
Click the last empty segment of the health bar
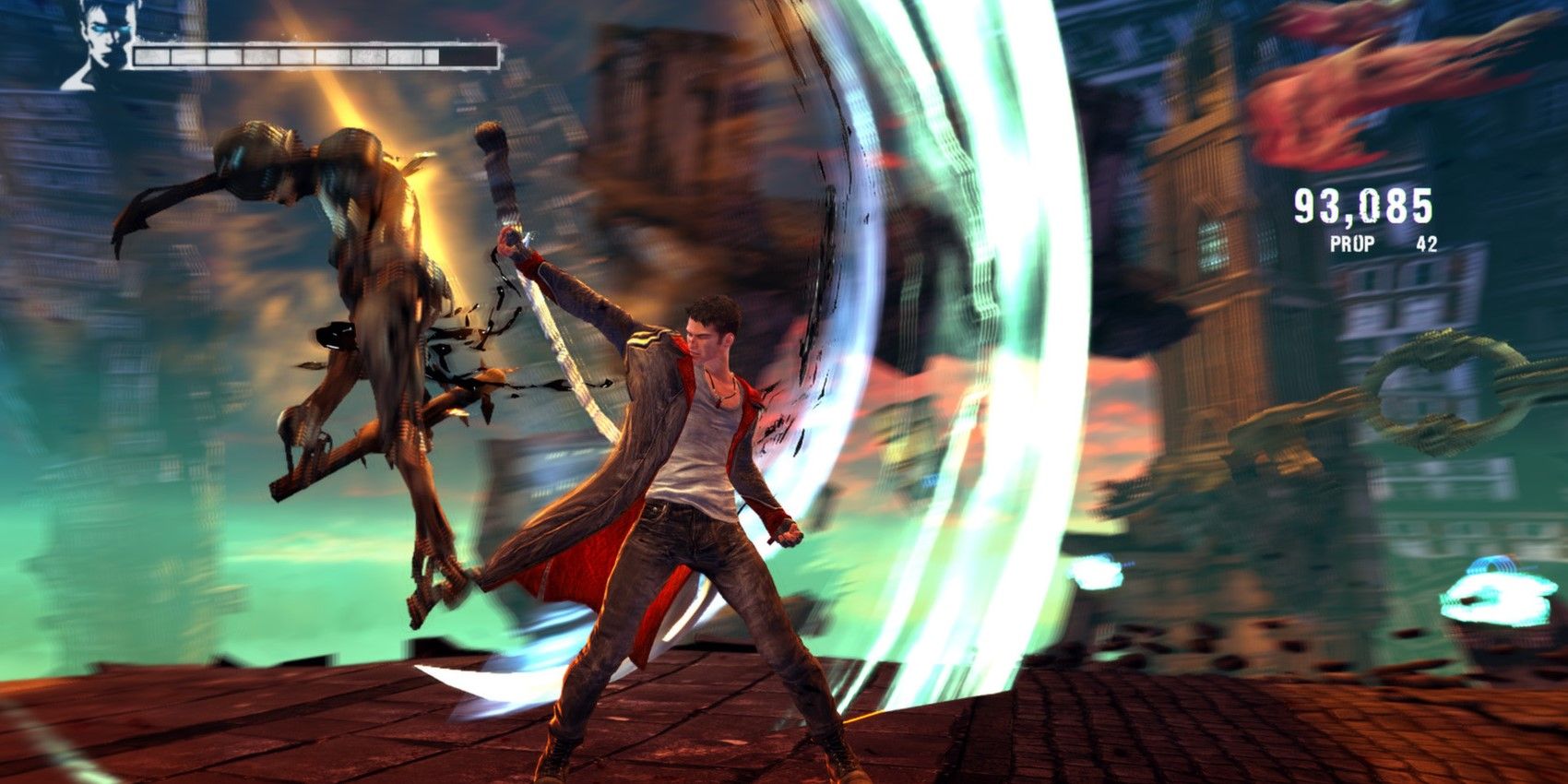click(470, 57)
